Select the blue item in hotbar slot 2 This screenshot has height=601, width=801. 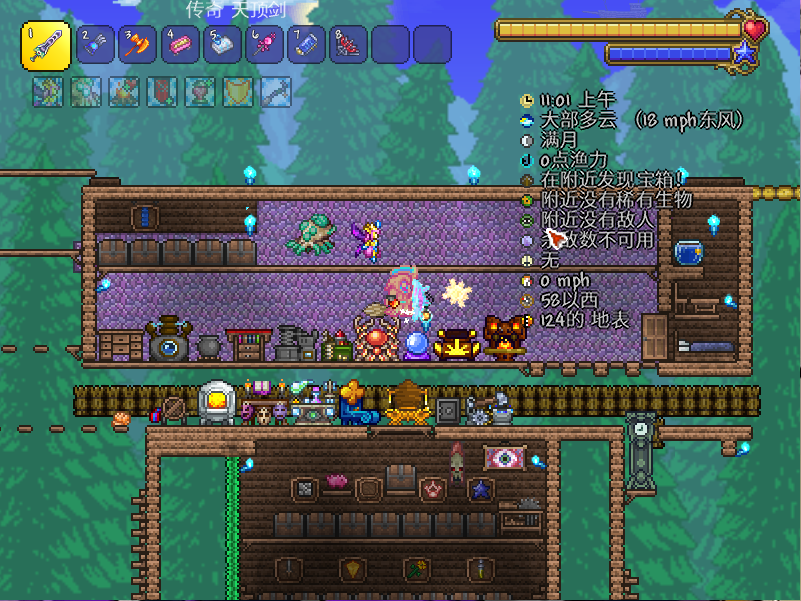pyautogui.click(x=95, y=45)
